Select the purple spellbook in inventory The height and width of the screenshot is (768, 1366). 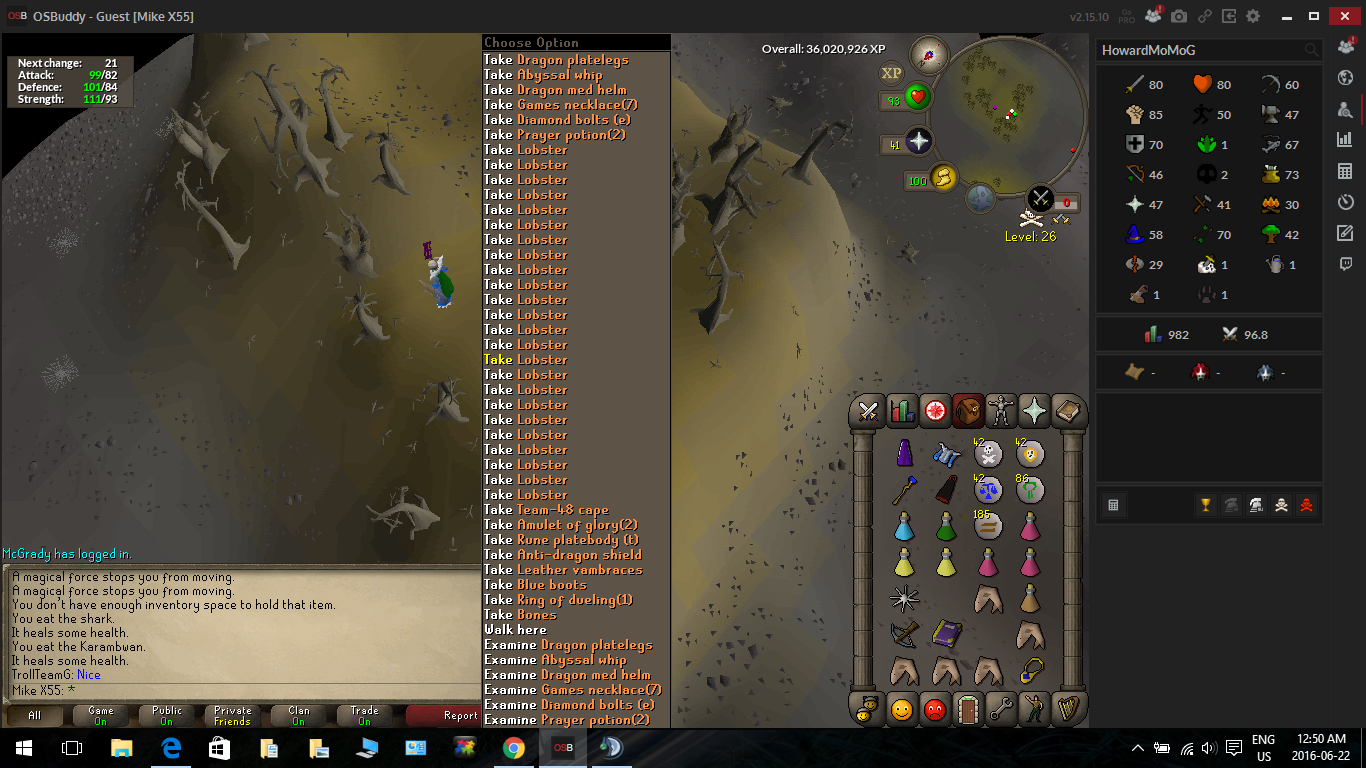pyautogui.click(x=946, y=633)
